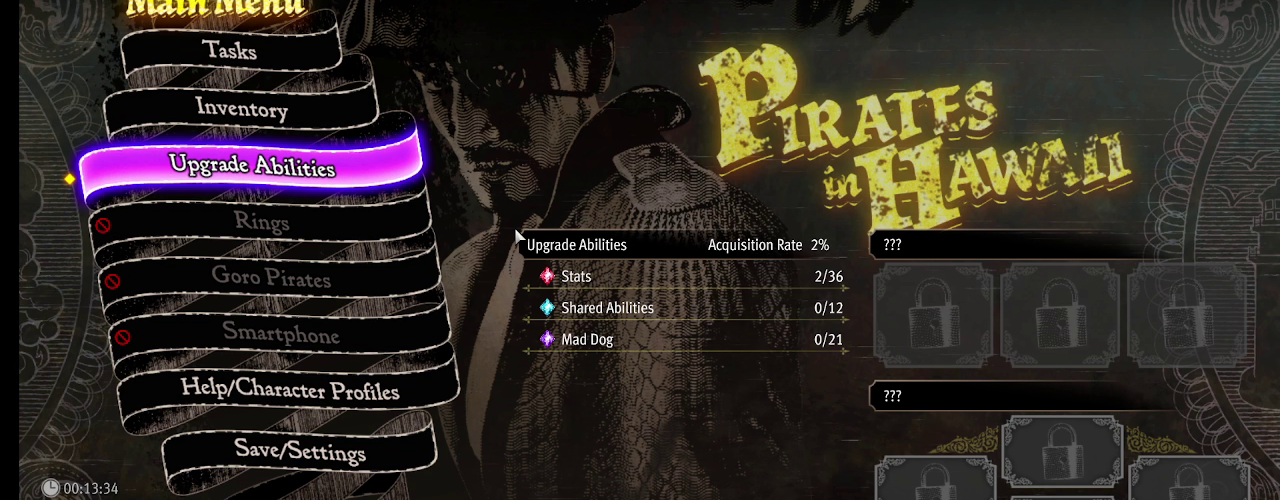Click the locked Rings menu entry

(261, 221)
